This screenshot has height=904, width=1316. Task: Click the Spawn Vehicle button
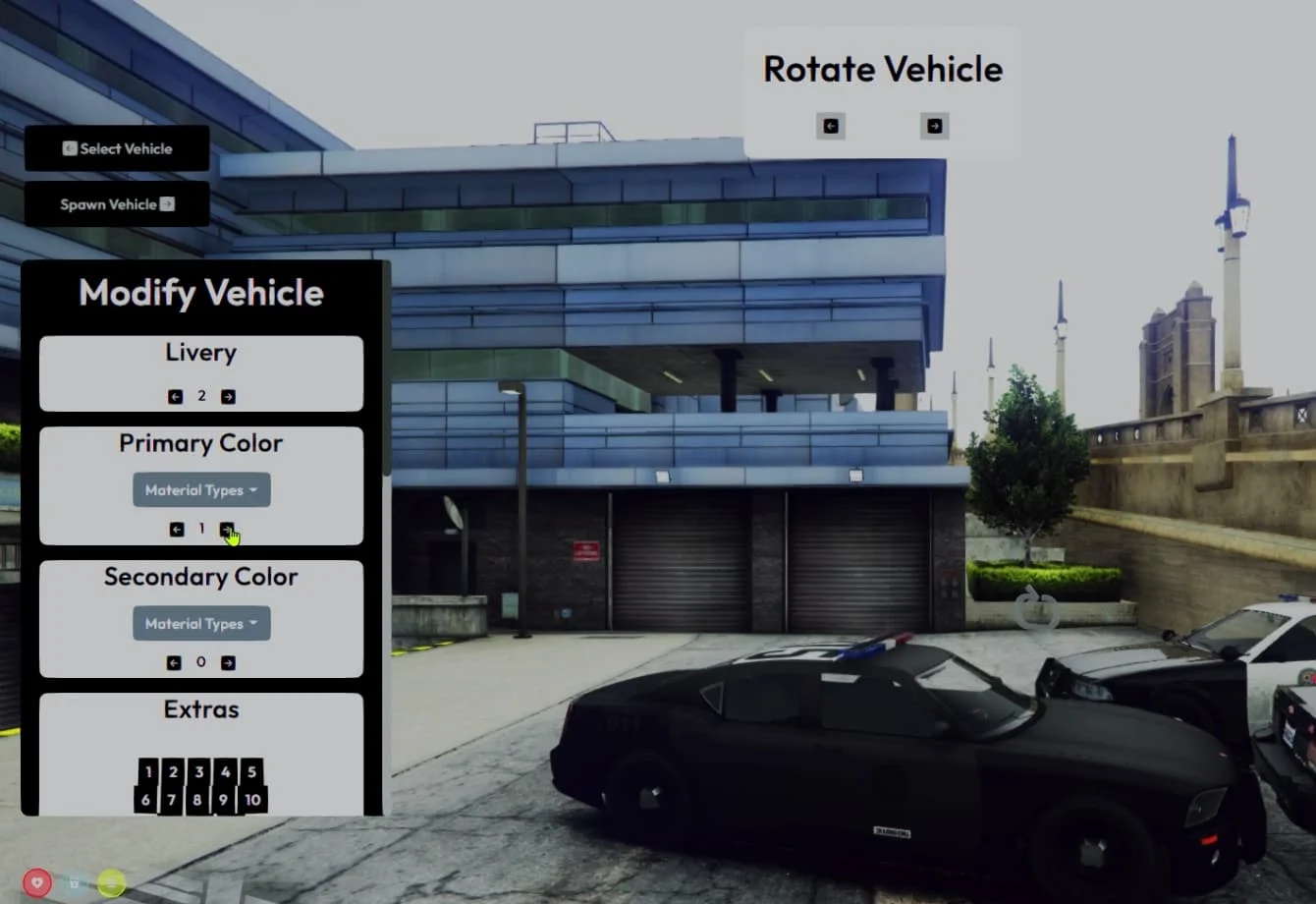pos(117,204)
